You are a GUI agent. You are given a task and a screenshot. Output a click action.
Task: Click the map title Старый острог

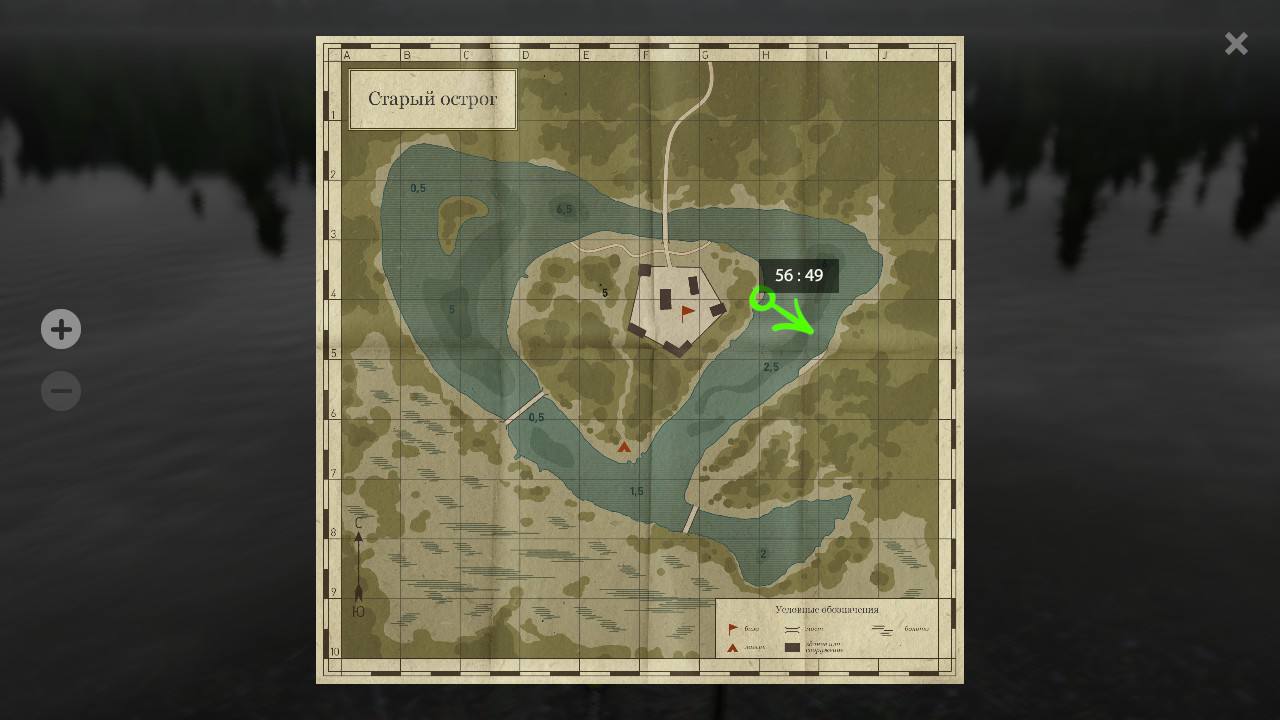point(432,99)
